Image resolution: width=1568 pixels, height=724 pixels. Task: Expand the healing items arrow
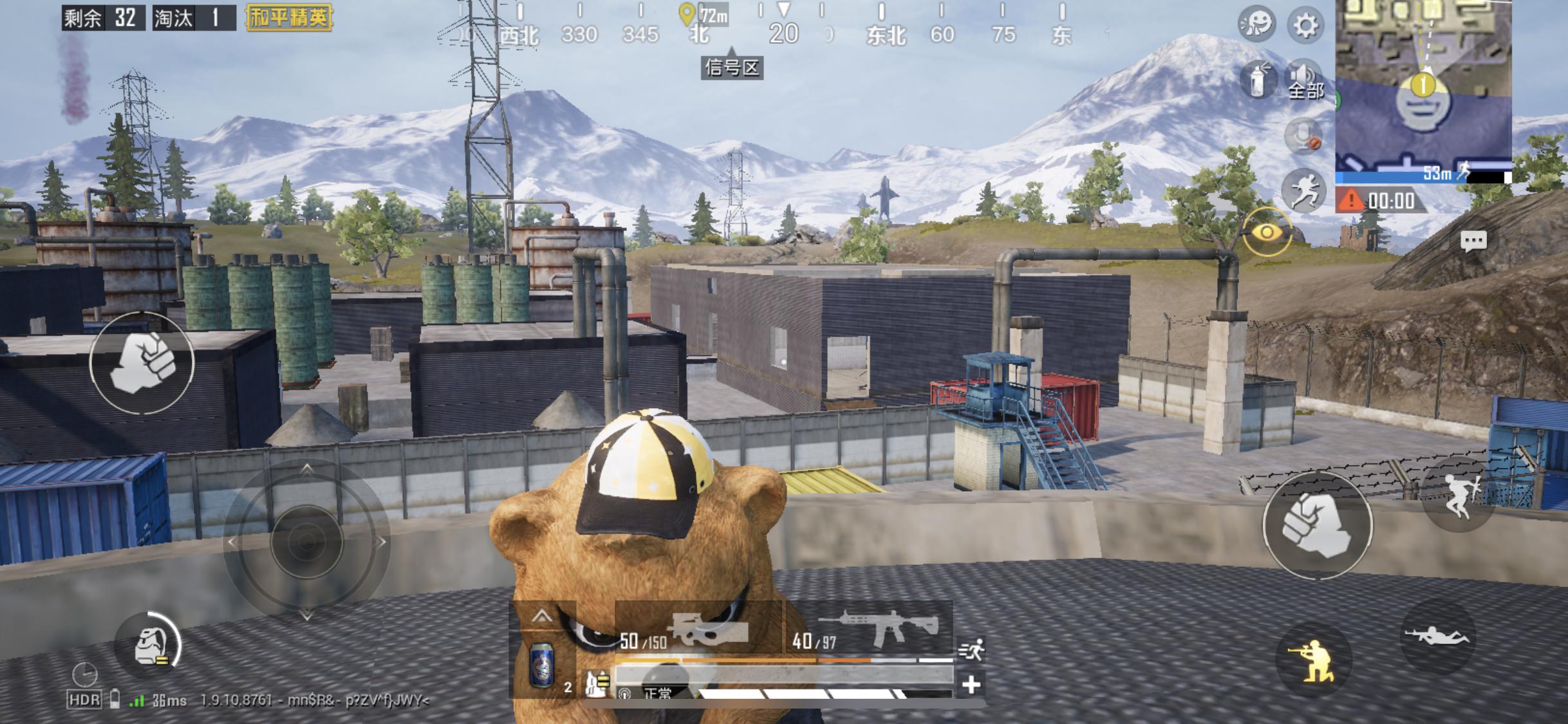[542, 617]
